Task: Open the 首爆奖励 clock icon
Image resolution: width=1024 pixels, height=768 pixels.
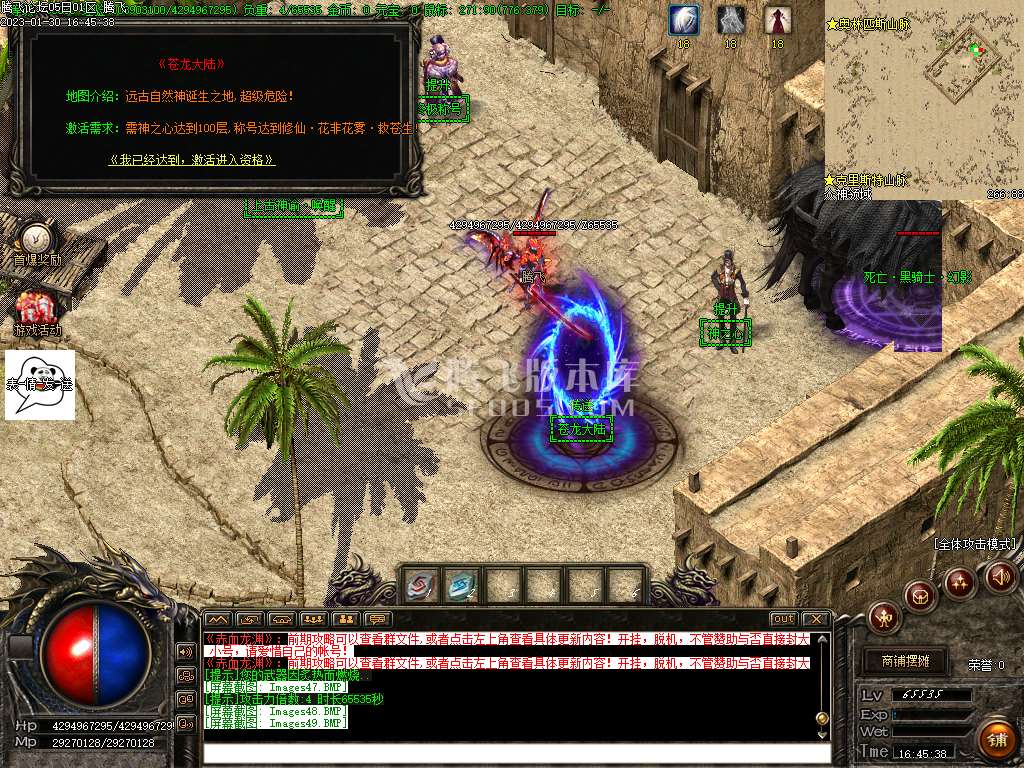Action: (x=37, y=238)
